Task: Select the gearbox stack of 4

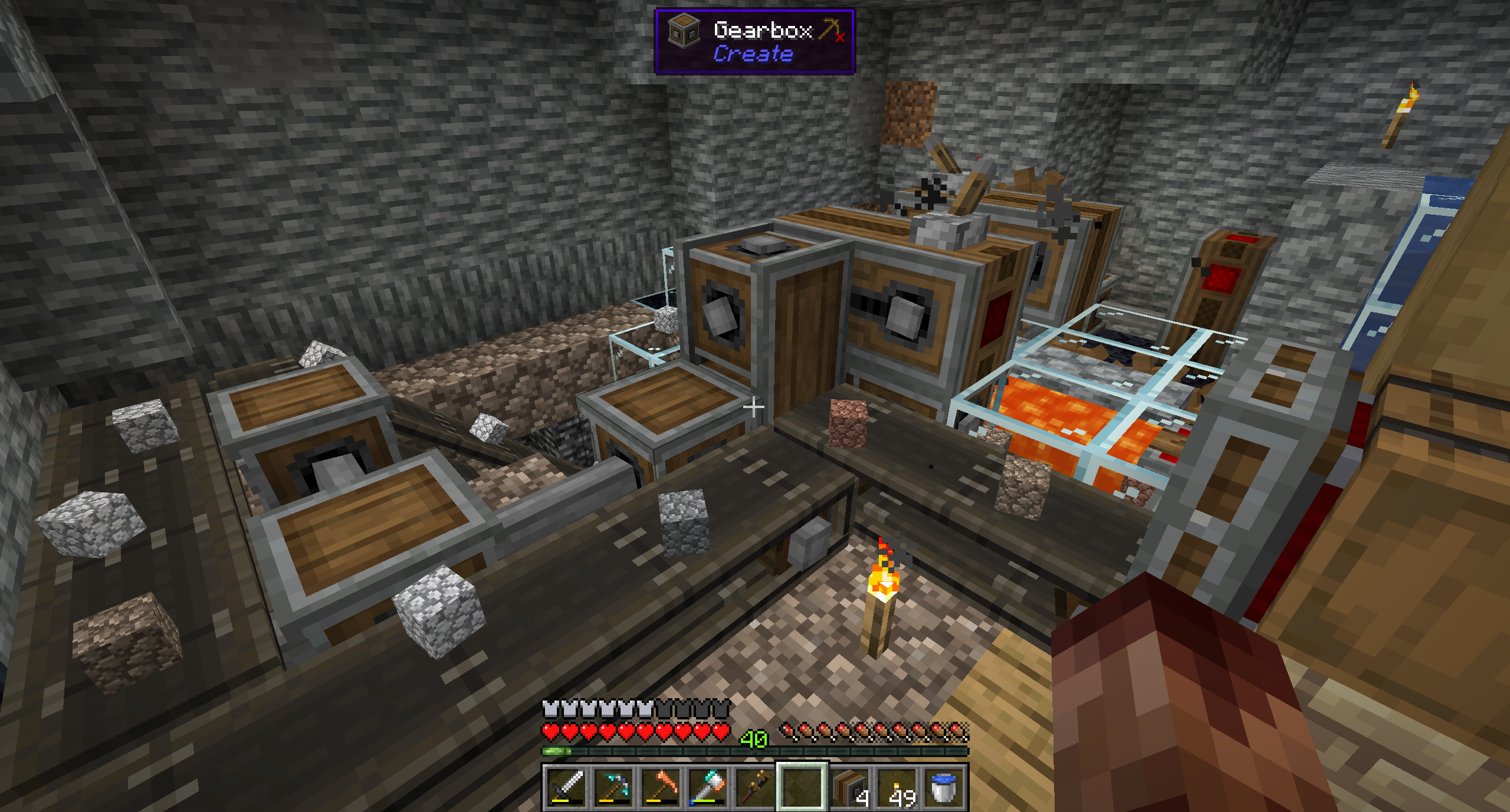Action: pyautogui.click(x=849, y=787)
